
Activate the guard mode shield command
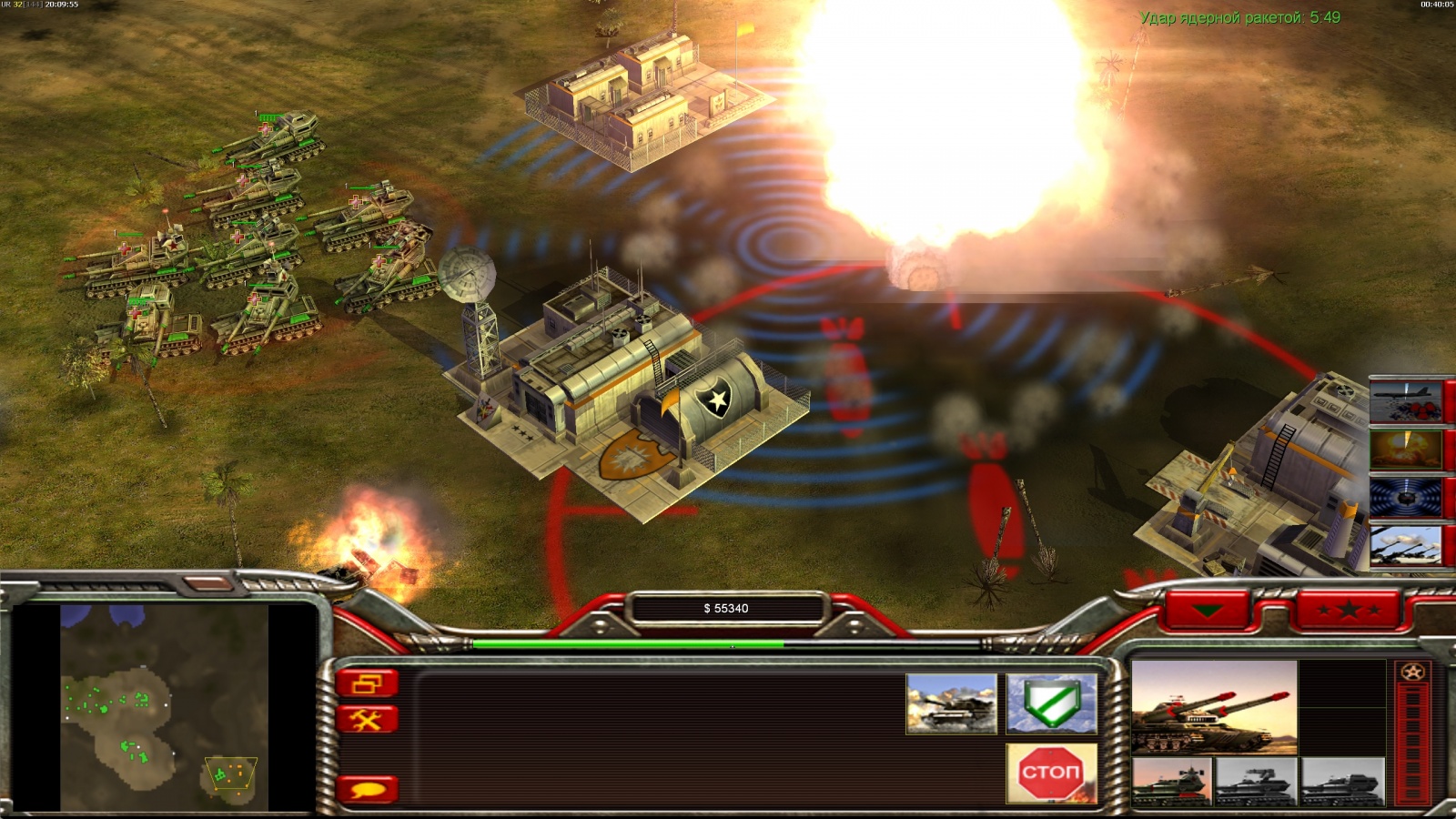[1051, 703]
